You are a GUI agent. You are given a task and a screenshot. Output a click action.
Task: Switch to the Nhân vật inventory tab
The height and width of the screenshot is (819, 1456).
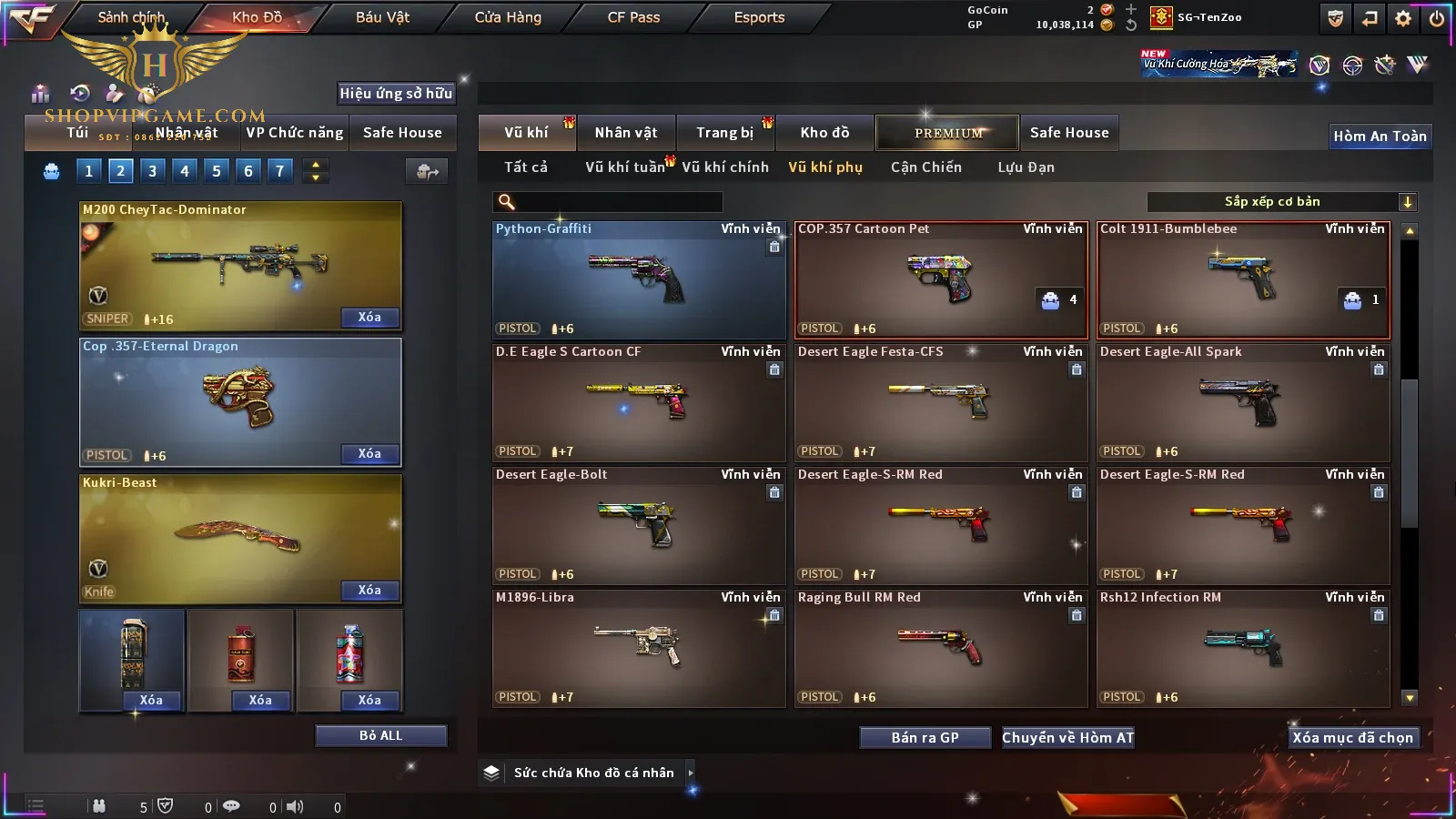tap(626, 133)
